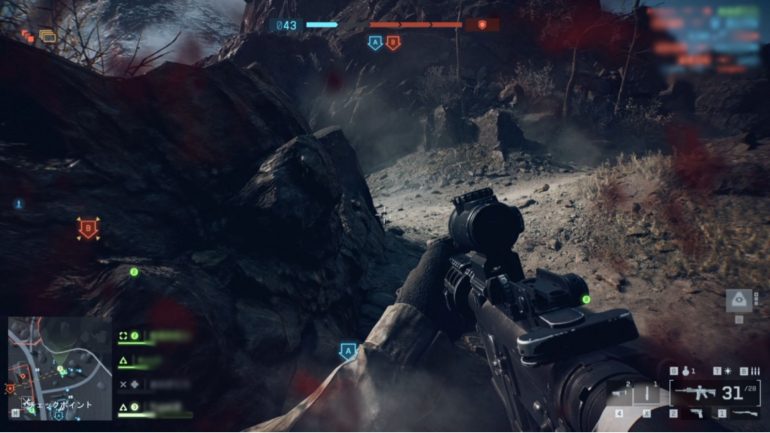Click the eye spotting icon

739,301
